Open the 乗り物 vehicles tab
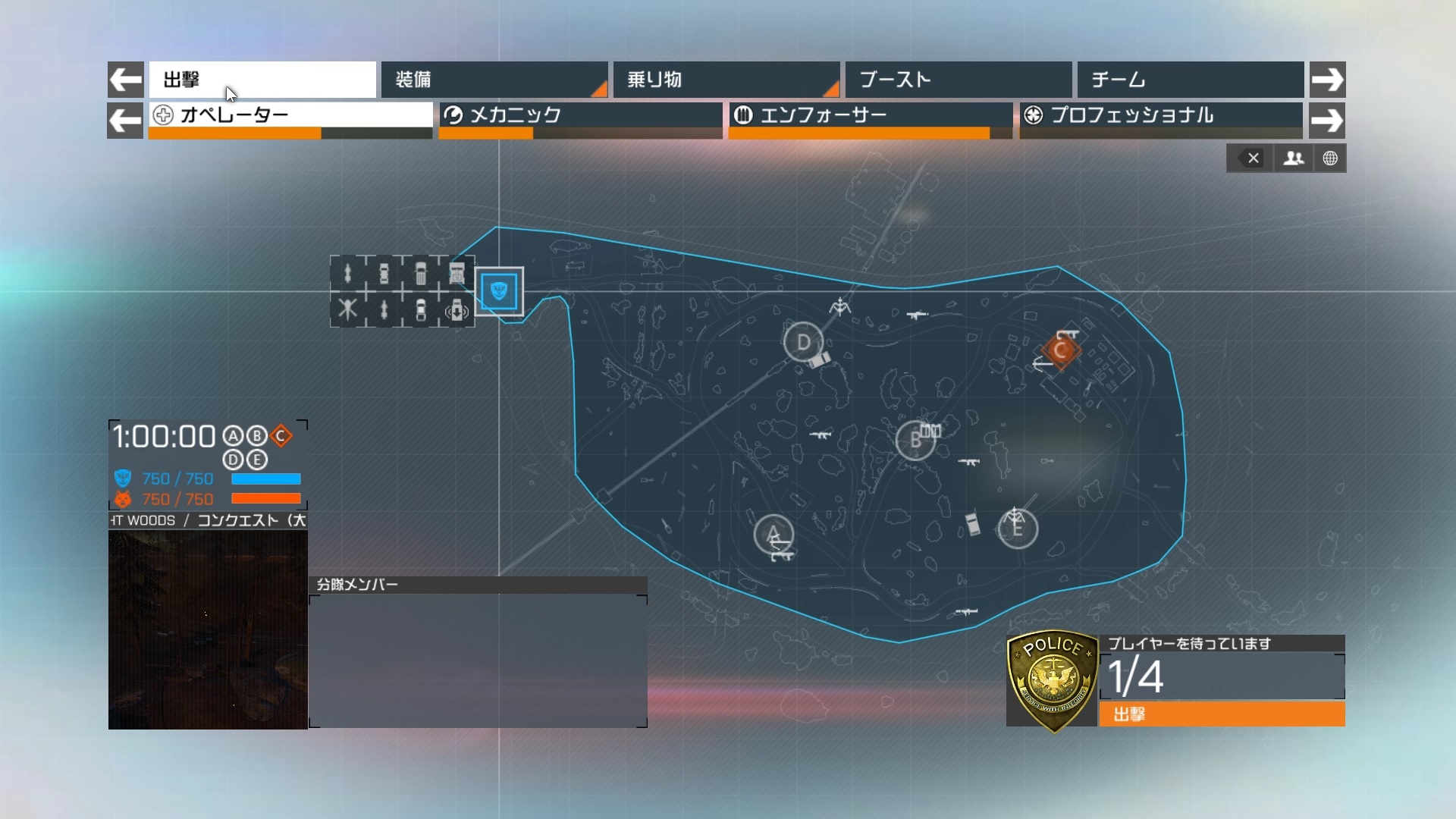This screenshot has height=819, width=1456. point(726,80)
